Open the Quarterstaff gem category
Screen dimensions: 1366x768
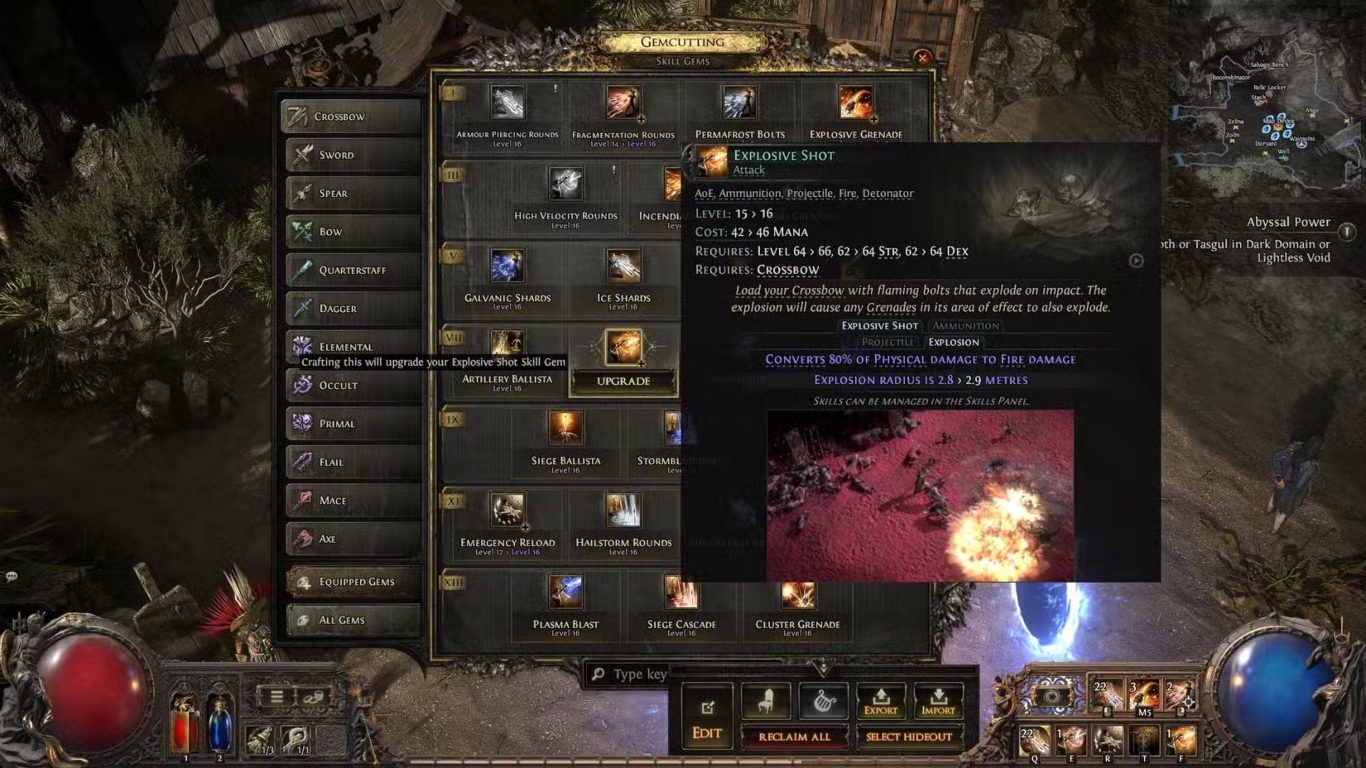click(x=353, y=270)
